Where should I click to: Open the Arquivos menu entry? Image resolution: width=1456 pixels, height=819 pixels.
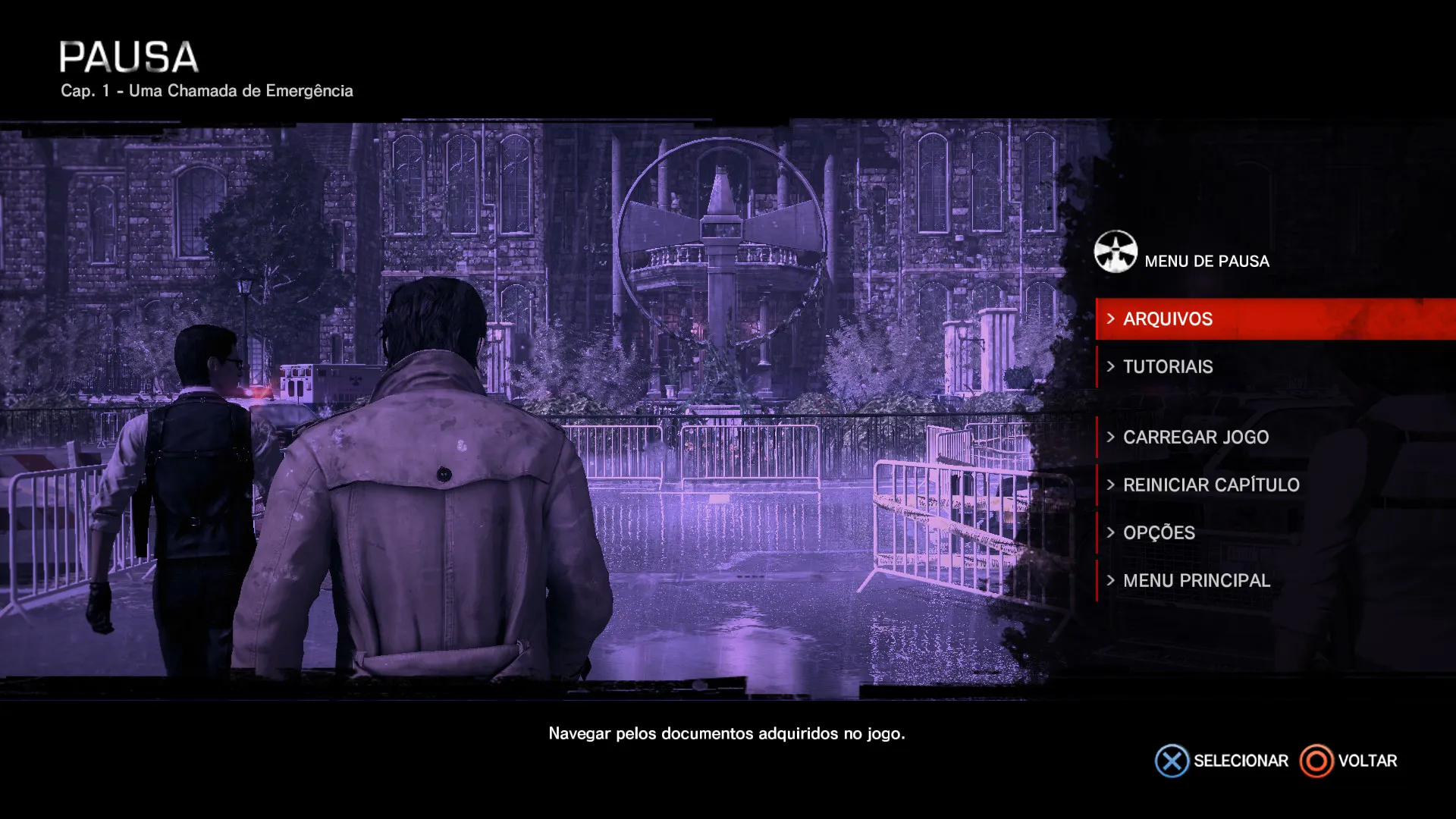[1168, 319]
